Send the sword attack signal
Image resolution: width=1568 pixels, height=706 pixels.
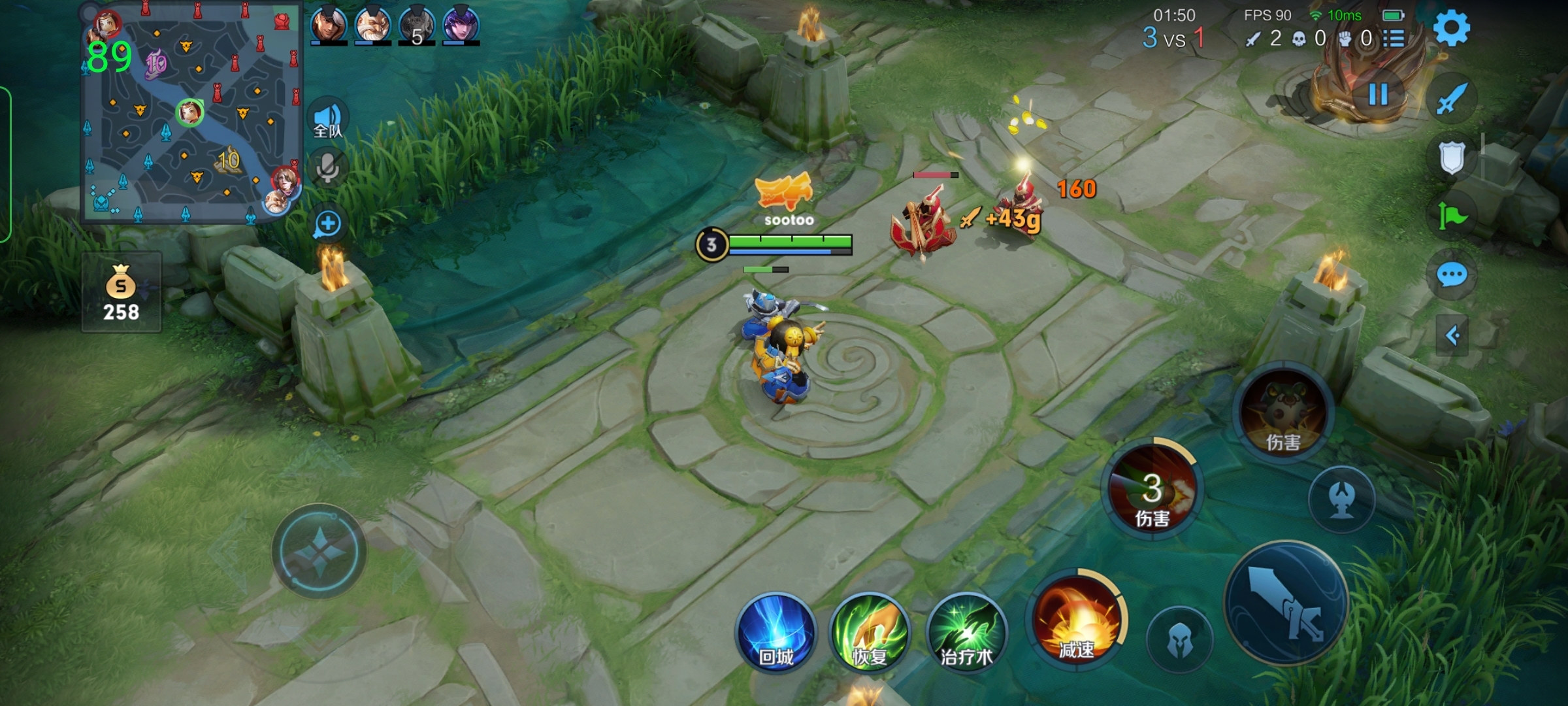(1452, 99)
